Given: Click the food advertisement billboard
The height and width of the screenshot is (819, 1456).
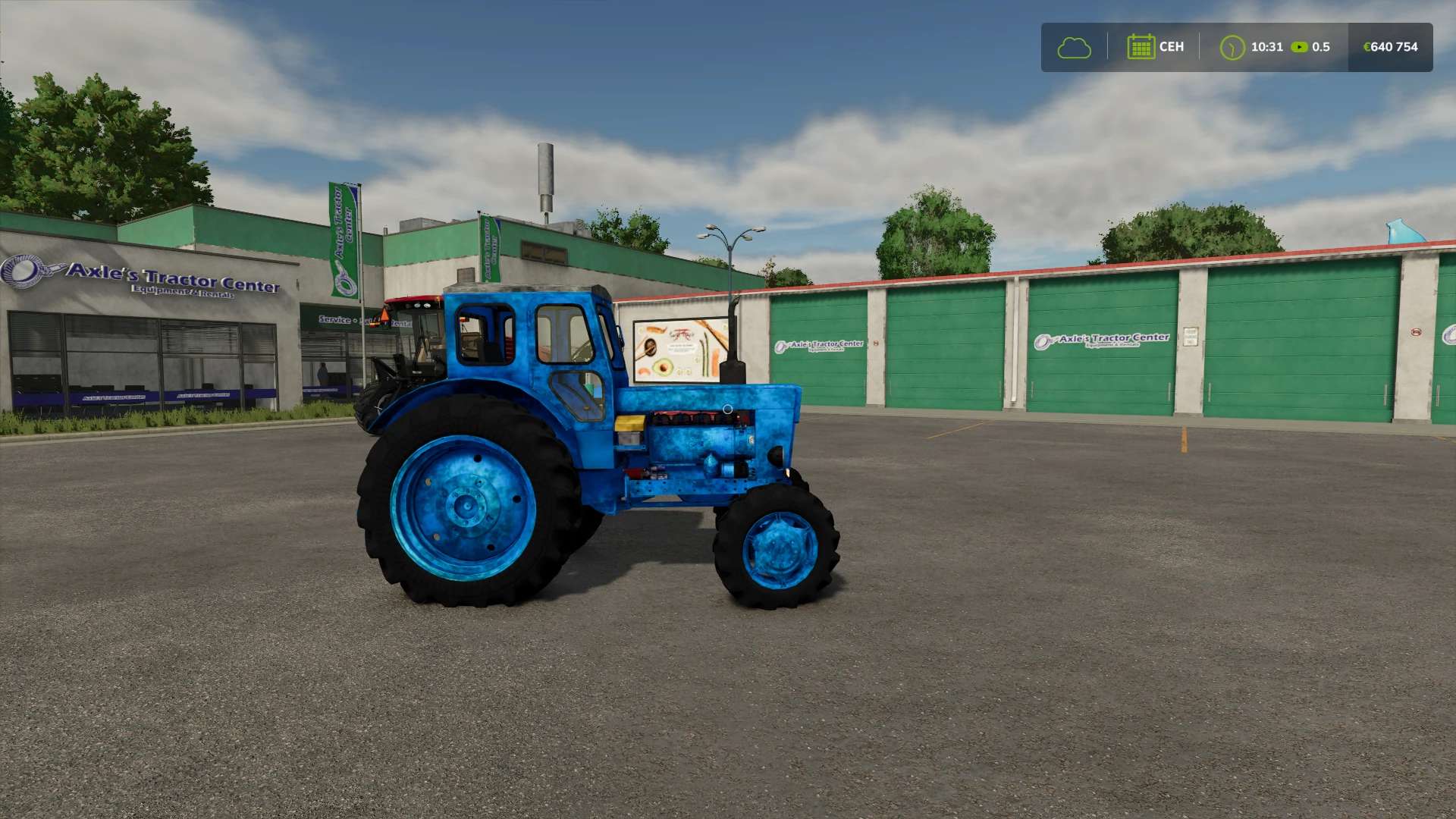Looking at the screenshot, I should click(x=679, y=349).
